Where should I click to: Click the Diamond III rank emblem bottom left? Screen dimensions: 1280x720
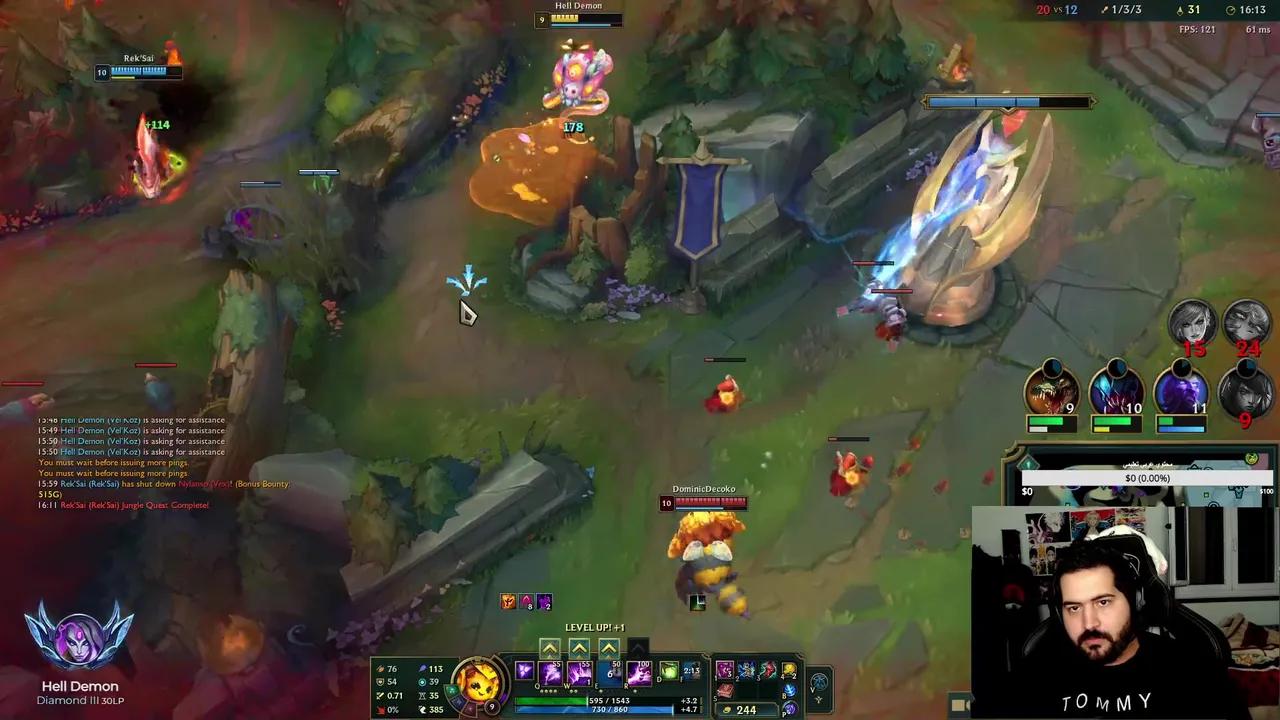pos(80,635)
